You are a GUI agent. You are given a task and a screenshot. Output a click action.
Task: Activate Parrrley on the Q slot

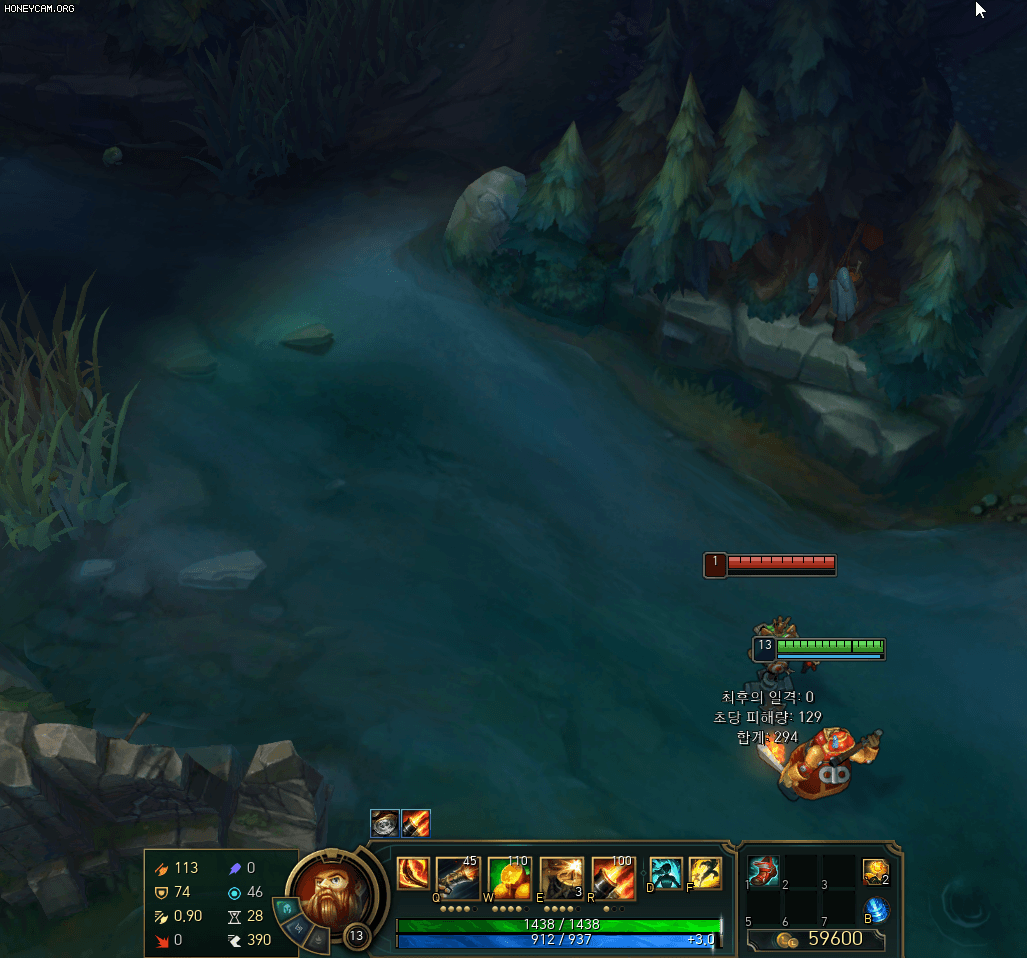tap(458, 877)
